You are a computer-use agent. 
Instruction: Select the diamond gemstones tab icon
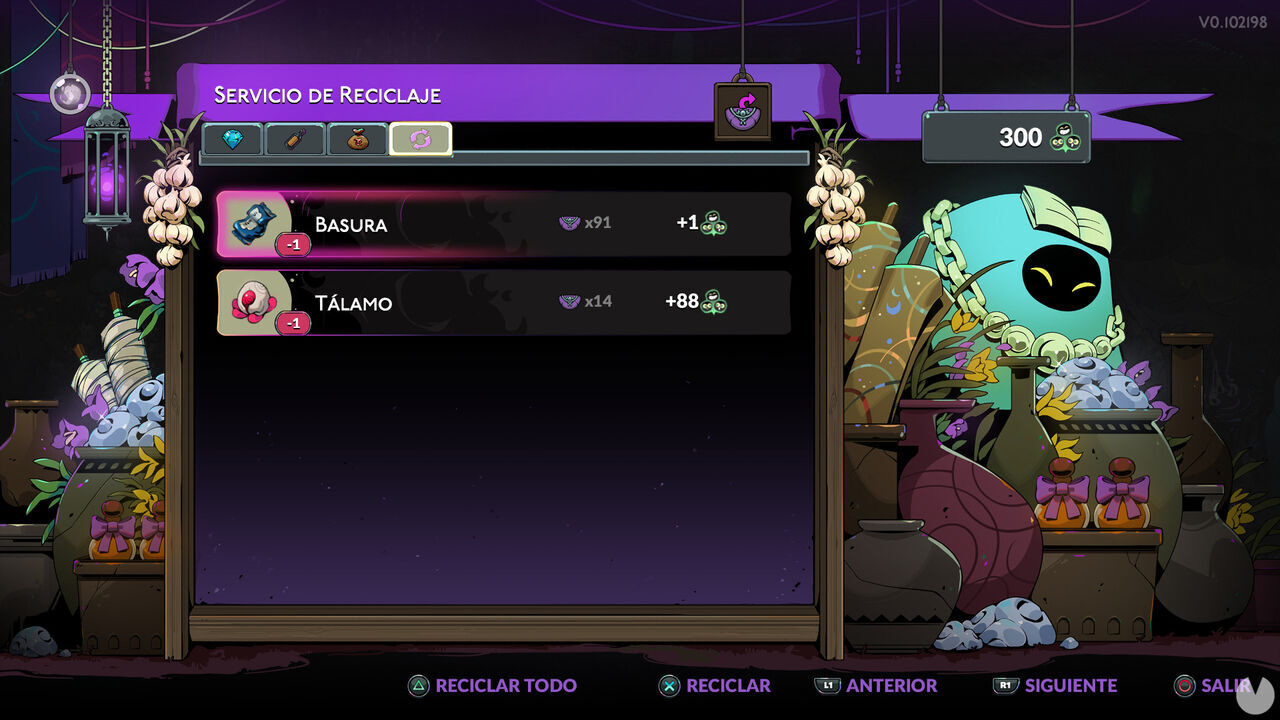[232, 140]
